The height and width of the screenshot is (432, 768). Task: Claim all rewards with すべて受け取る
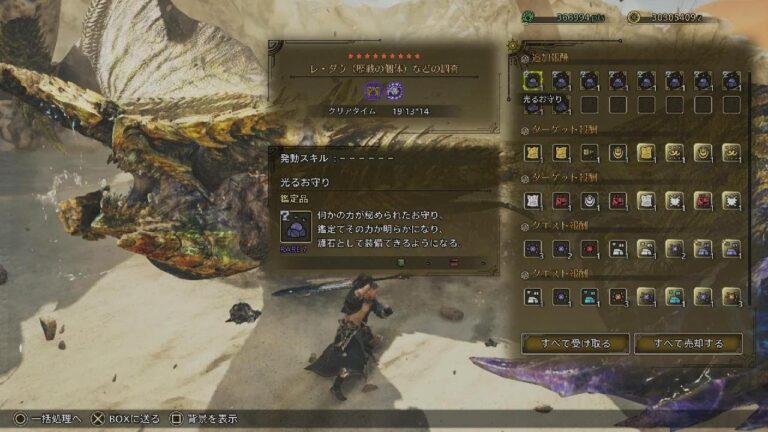575,343
